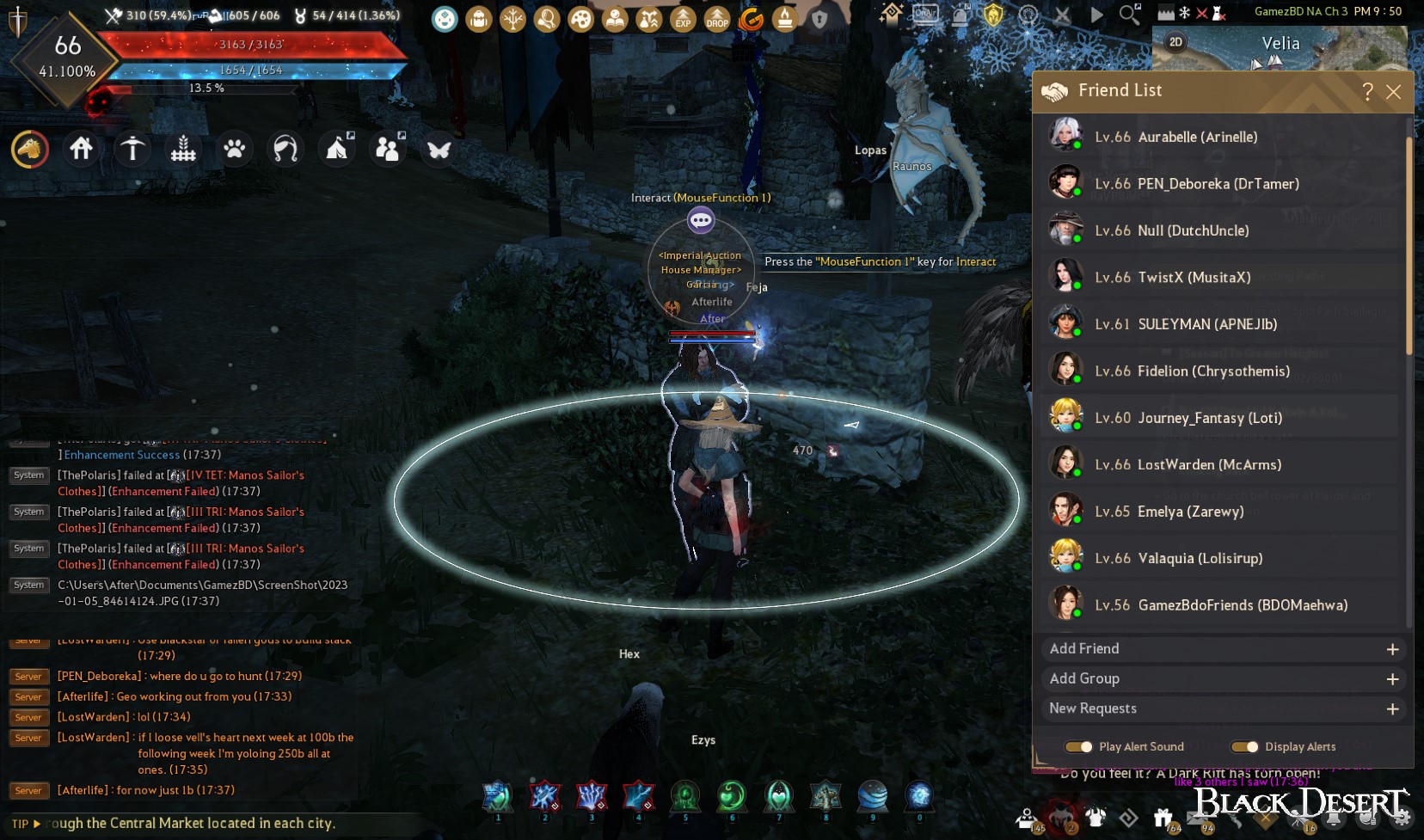The height and width of the screenshot is (840, 1424).
Task: Open the house residence icon
Action: (x=82, y=150)
